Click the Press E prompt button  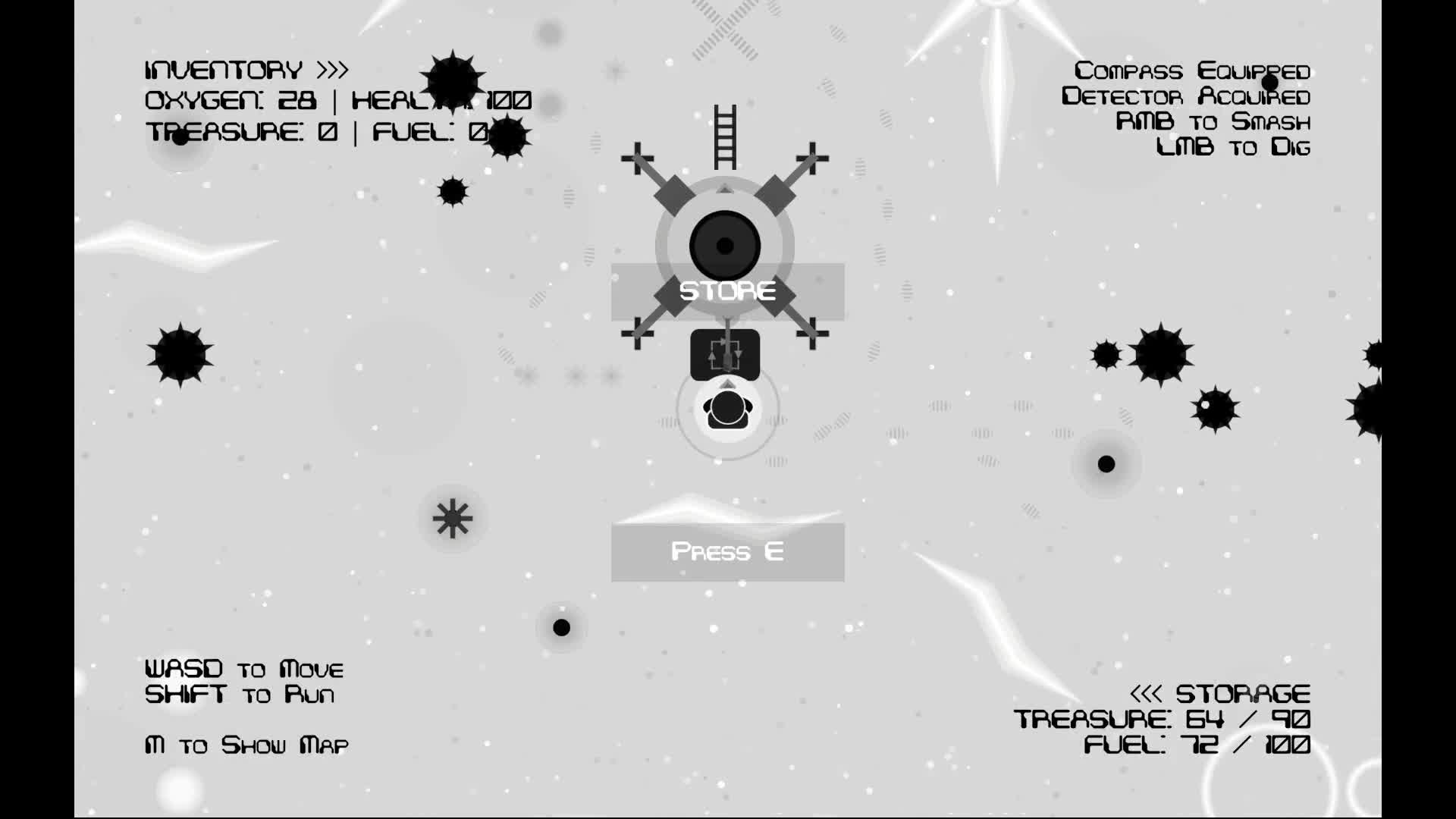click(726, 552)
